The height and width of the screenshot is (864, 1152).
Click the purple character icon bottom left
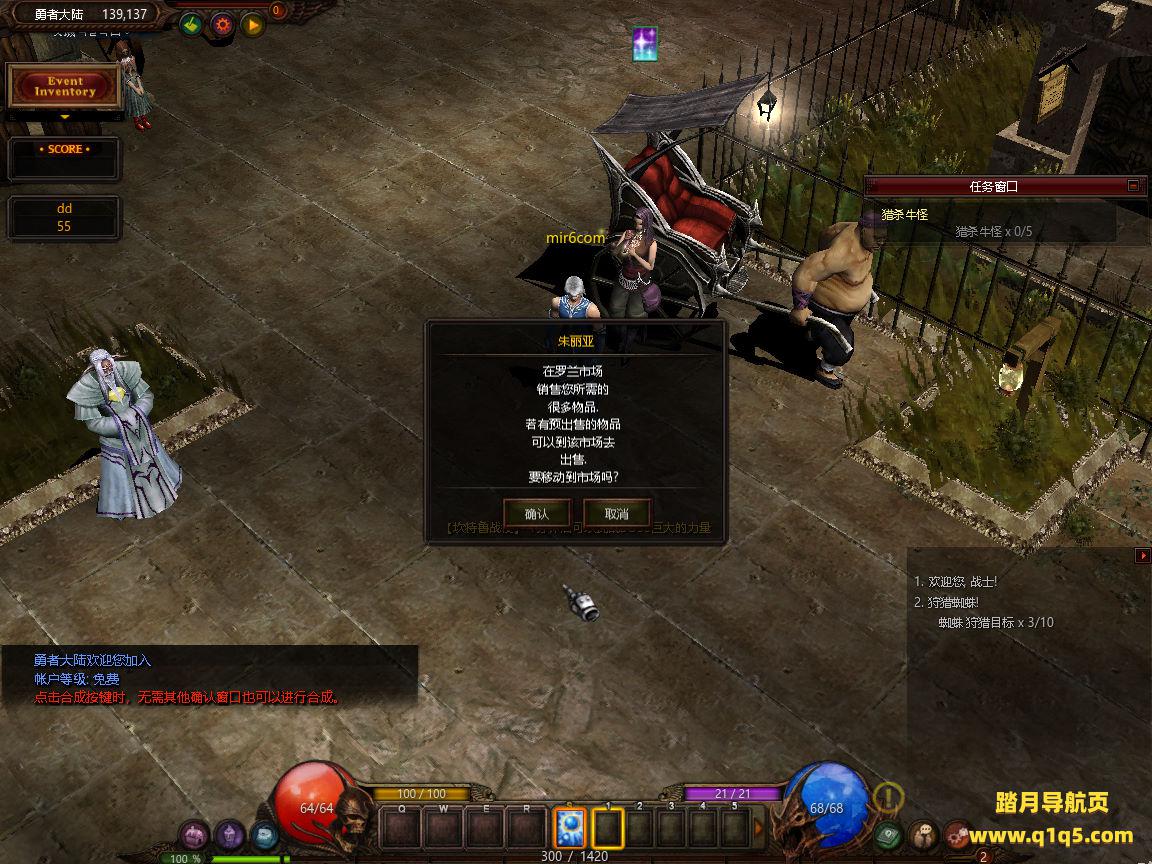click(x=194, y=834)
